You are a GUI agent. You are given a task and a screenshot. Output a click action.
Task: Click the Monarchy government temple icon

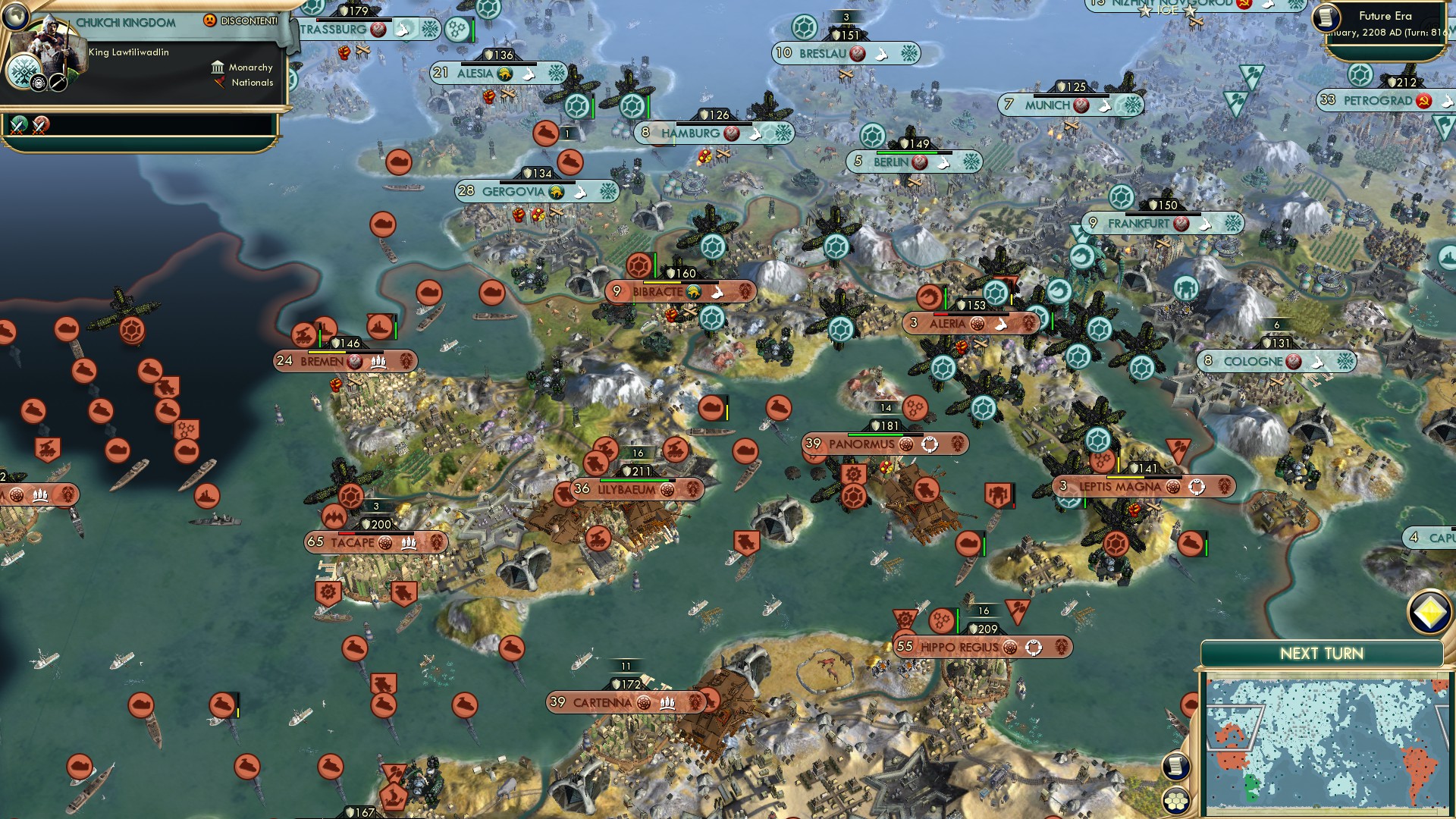(x=218, y=67)
